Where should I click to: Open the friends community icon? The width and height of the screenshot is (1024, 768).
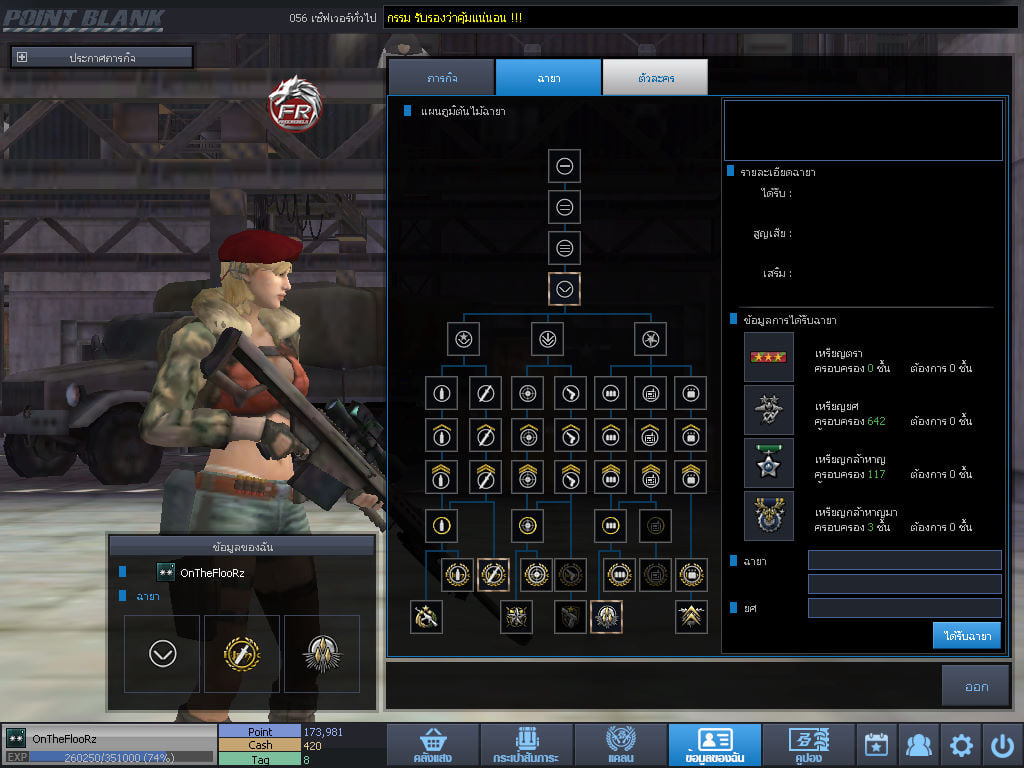click(918, 745)
